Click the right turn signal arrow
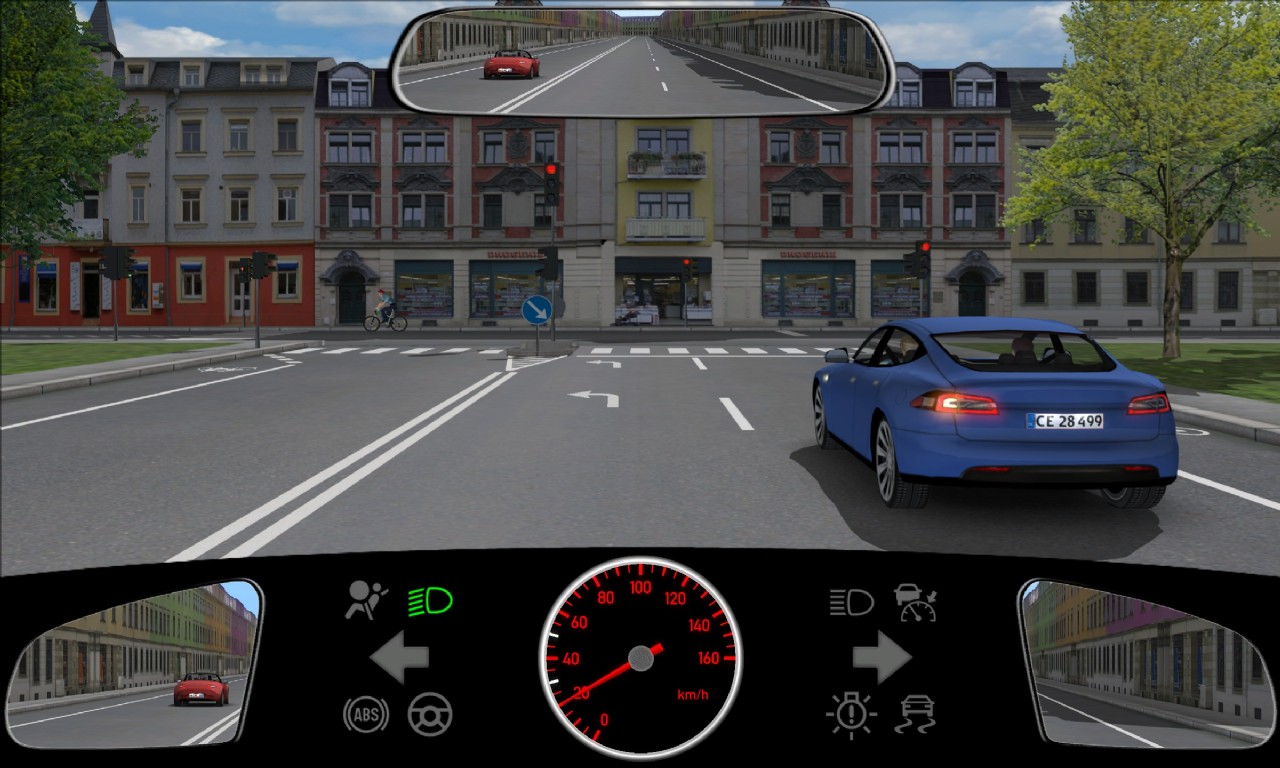This screenshot has width=1280, height=768. click(881, 657)
